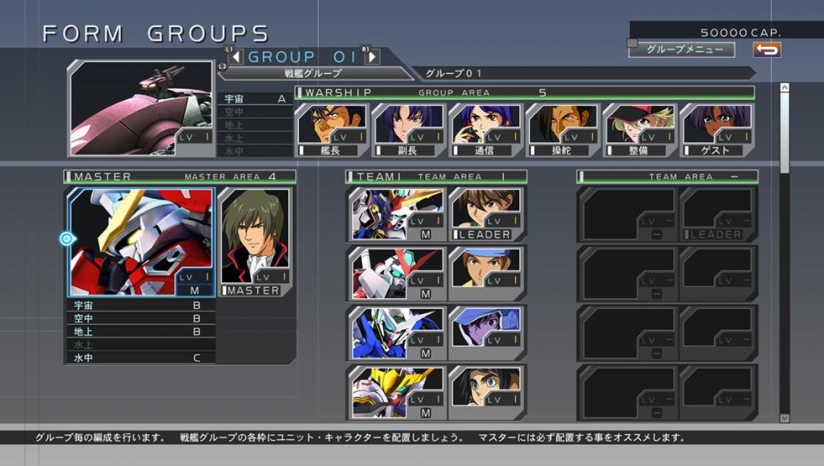
Task: Switch to the previous group arrow
Action: point(236,57)
